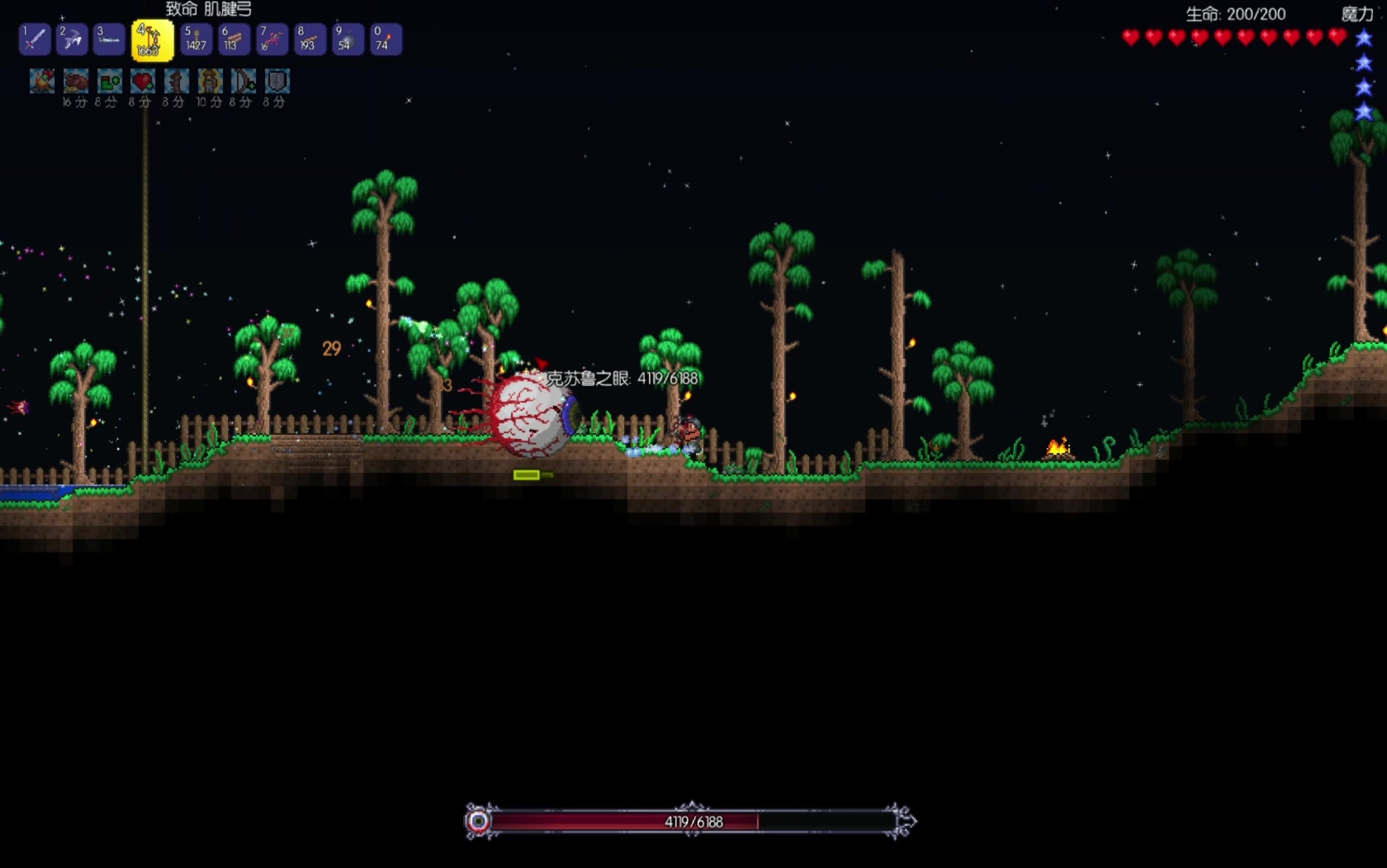Click the Well Fed roast meat buff
Image resolution: width=1387 pixels, height=868 pixels.
point(75,81)
